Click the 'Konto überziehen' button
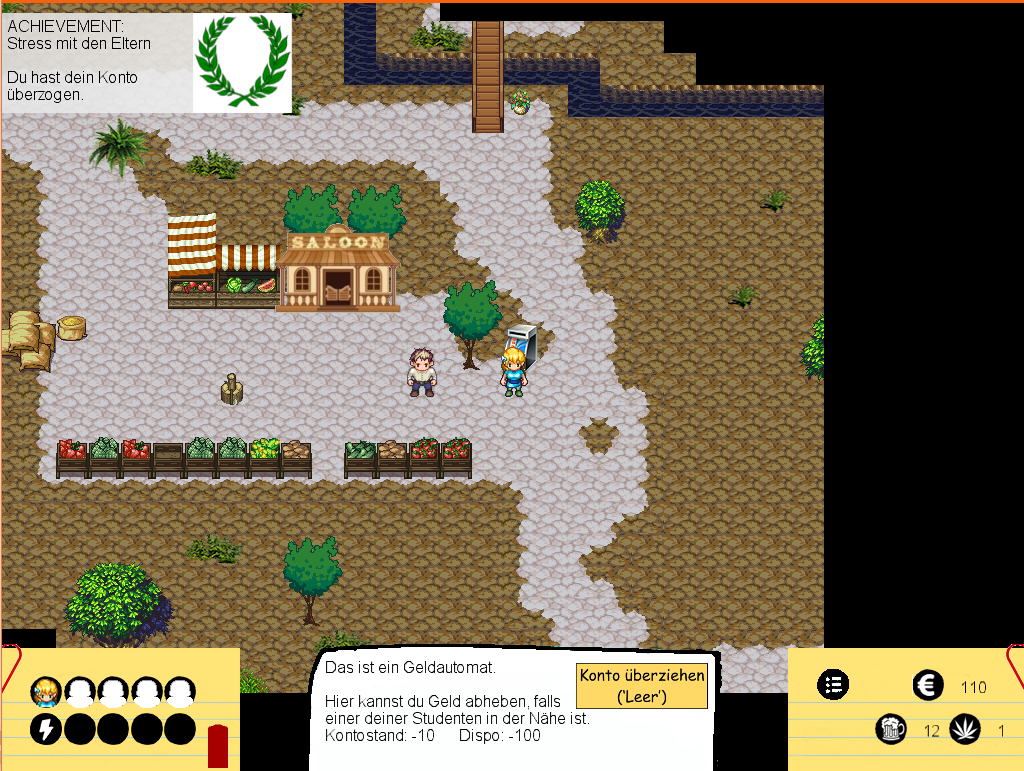This screenshot has height=771, width=1024. pos(642,685)
